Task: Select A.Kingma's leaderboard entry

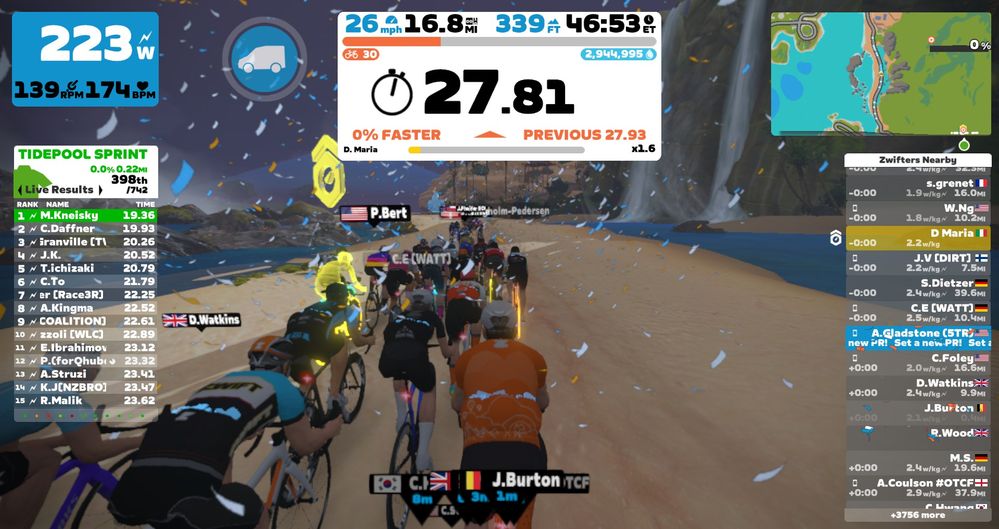Action: [86, 308]
